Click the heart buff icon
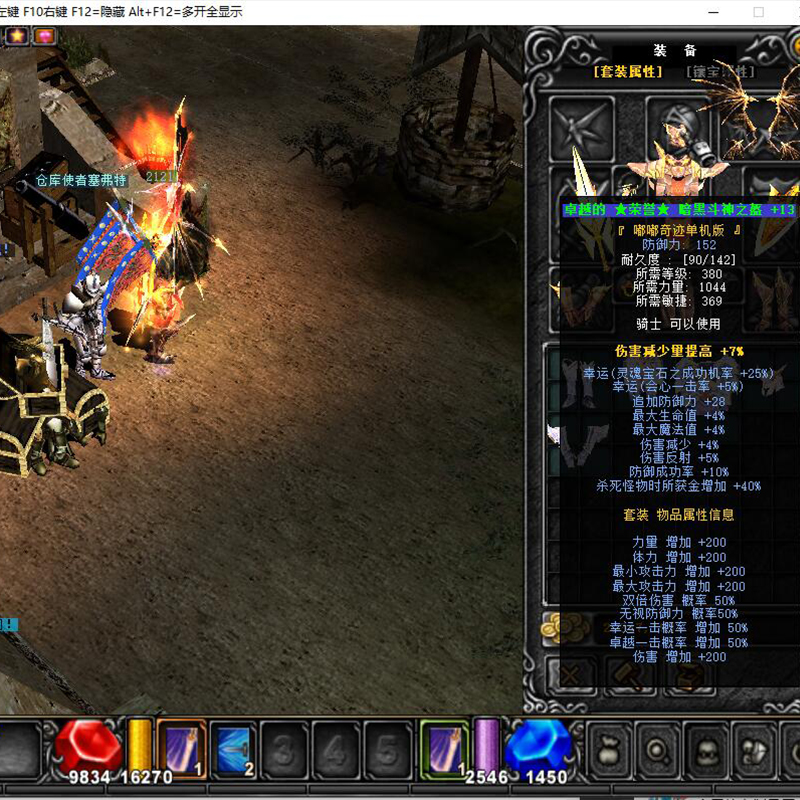Screen dimensions: 800x800 click(45, 36)
